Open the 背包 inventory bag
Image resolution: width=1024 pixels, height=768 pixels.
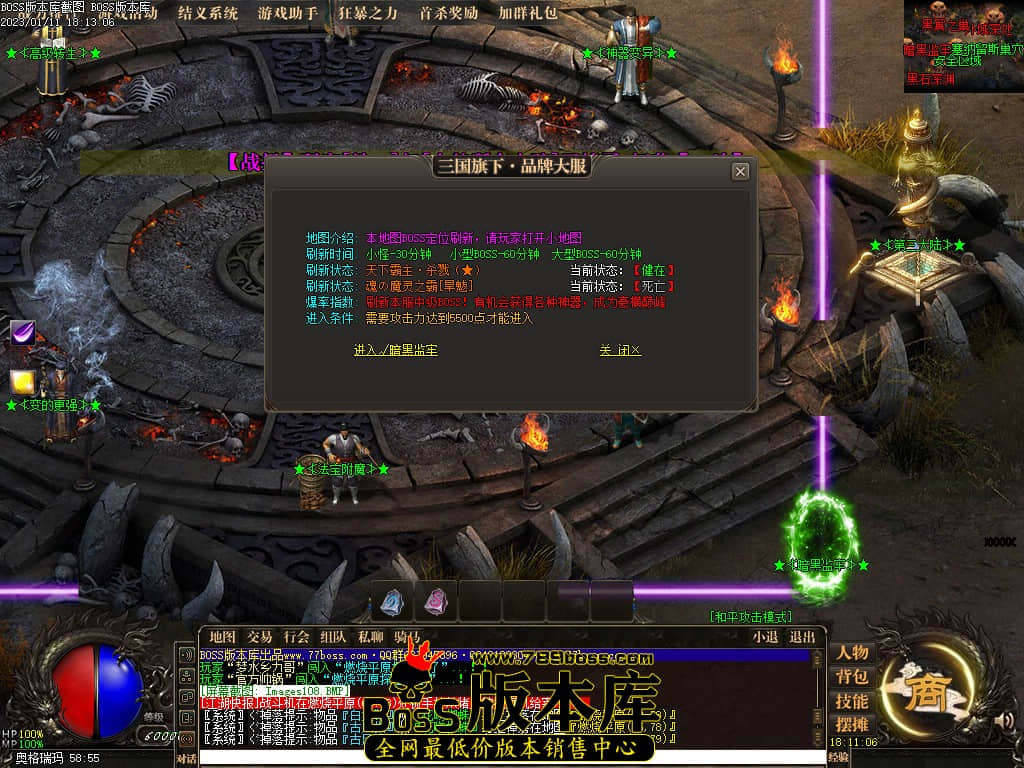coord(852,676)
